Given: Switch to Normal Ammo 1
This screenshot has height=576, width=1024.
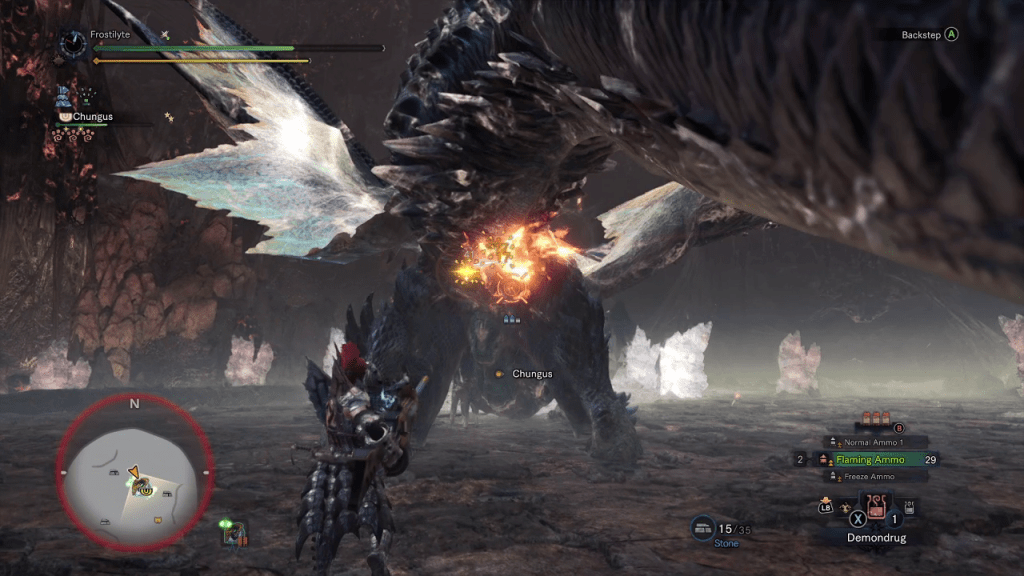Looking at the screenshot, I should coord(875,442).
